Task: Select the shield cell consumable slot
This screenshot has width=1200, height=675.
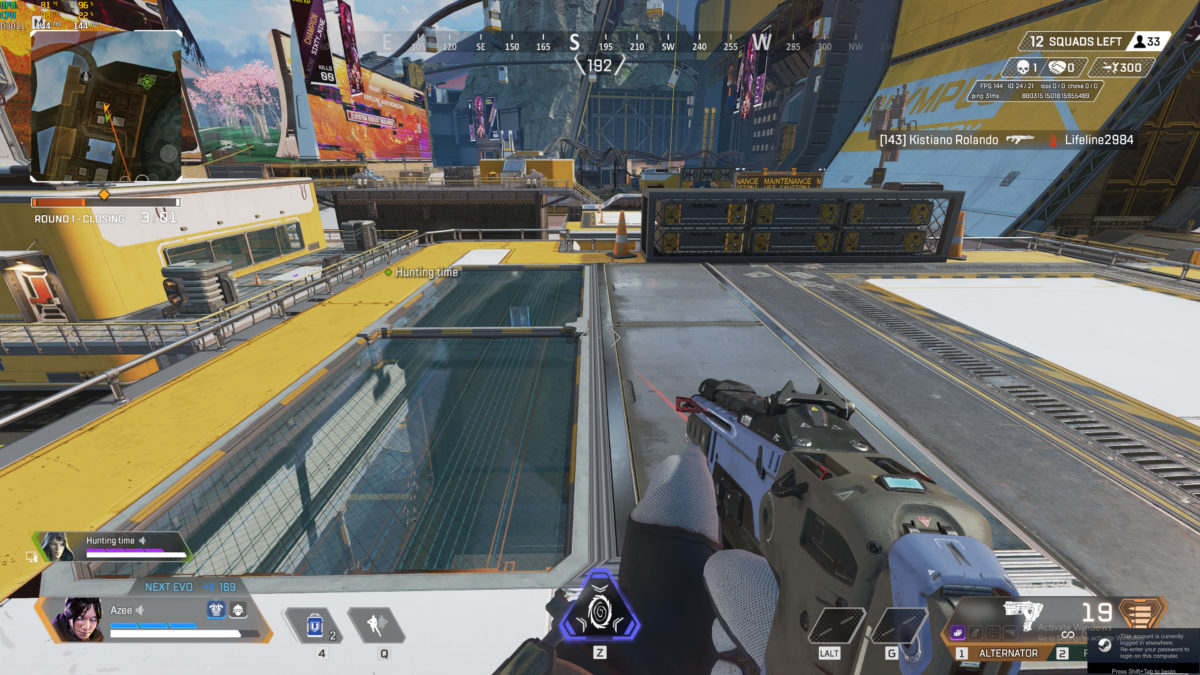Action: pos(313,625)
